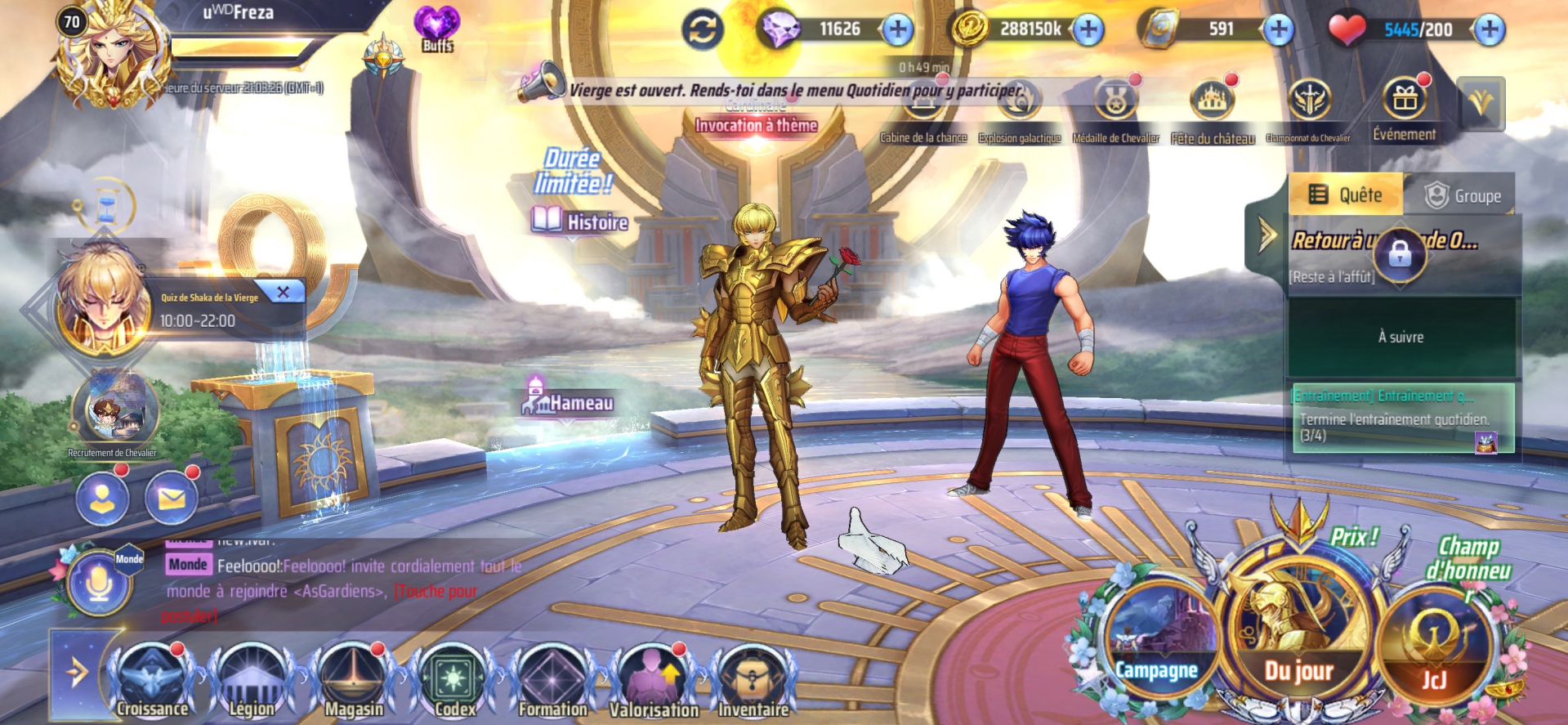Image resolution: width=1568 pixels, height=725 pixels.
Task: Open the Légion menu
Action: (252, 680)
